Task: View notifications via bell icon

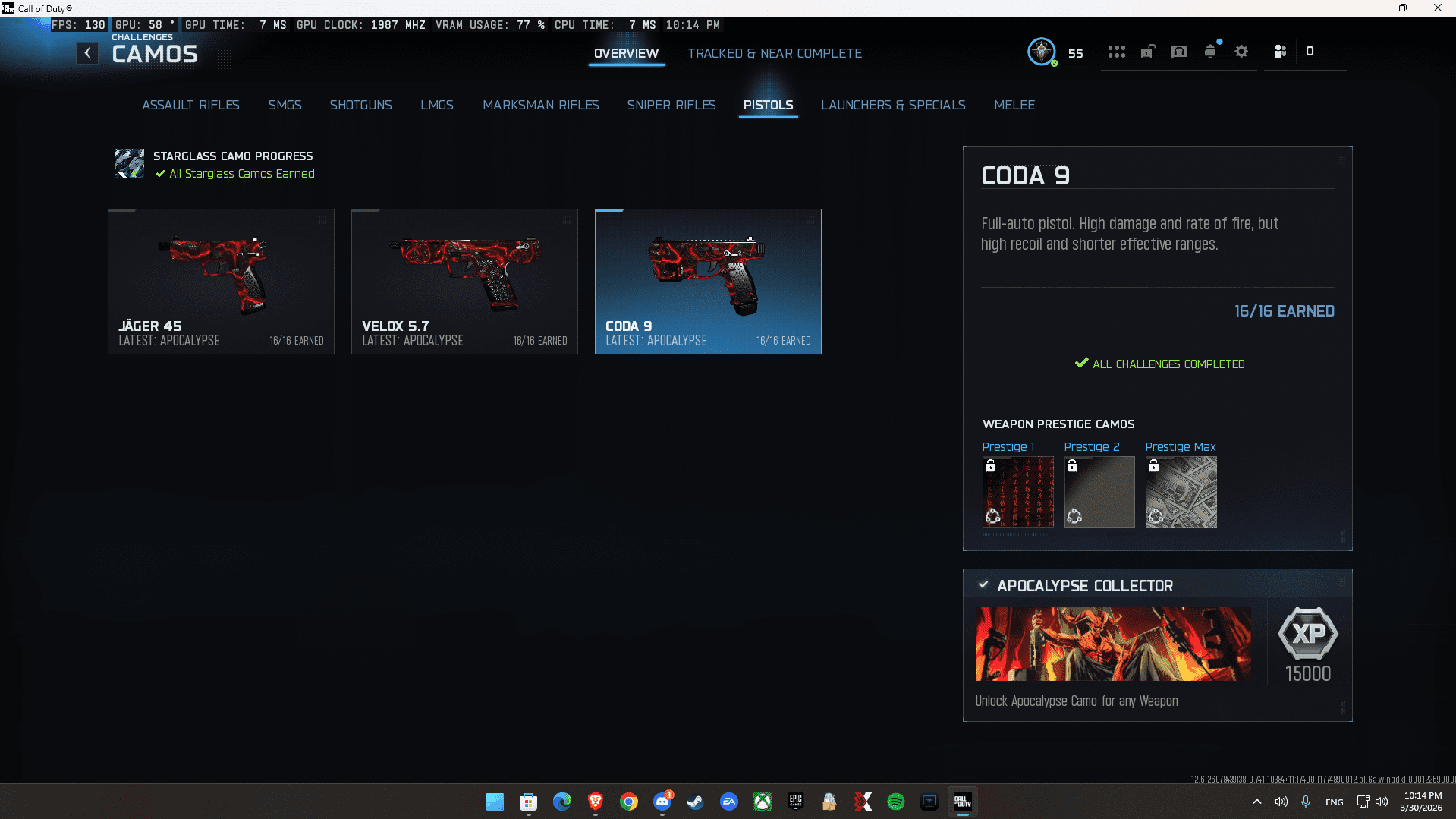Action: (x=1209, y=51)
